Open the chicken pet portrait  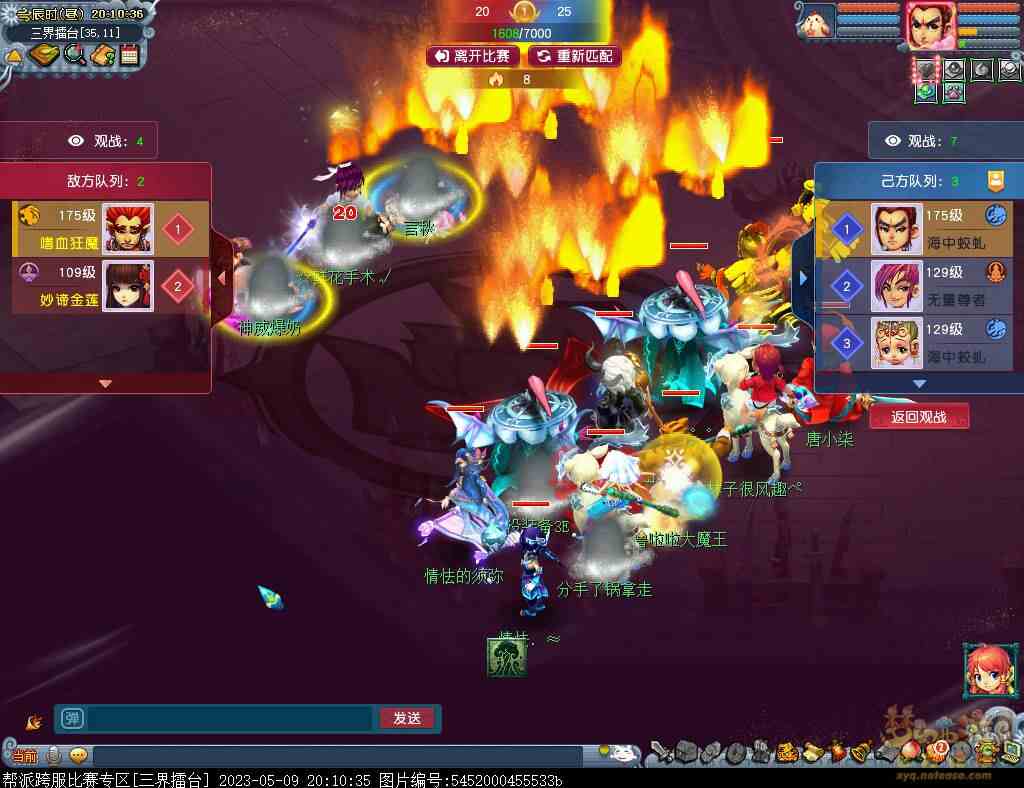tap(818, 21)
